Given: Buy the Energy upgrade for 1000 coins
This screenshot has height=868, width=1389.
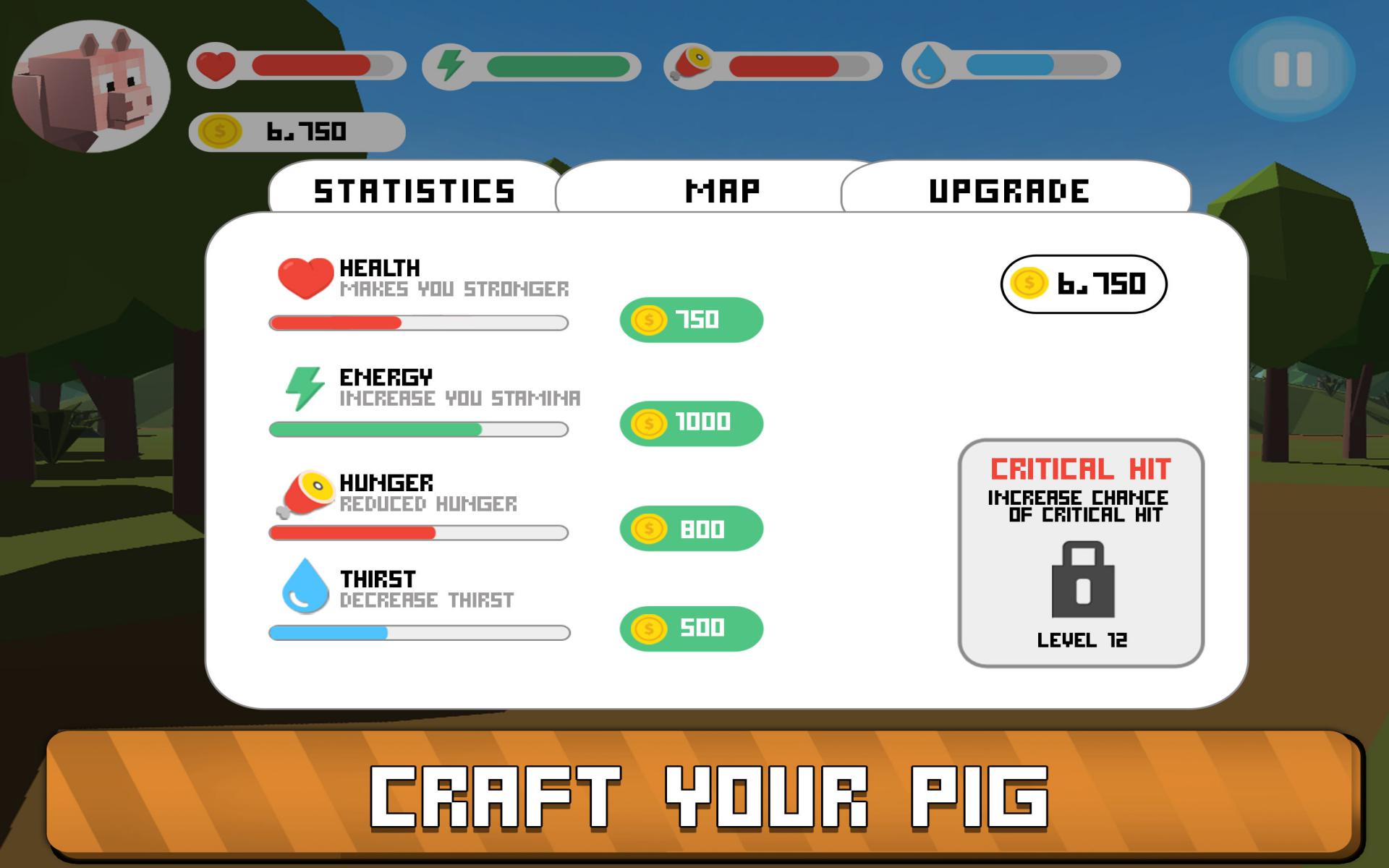Looking at the screenshot, I should [x=691, y=422].
